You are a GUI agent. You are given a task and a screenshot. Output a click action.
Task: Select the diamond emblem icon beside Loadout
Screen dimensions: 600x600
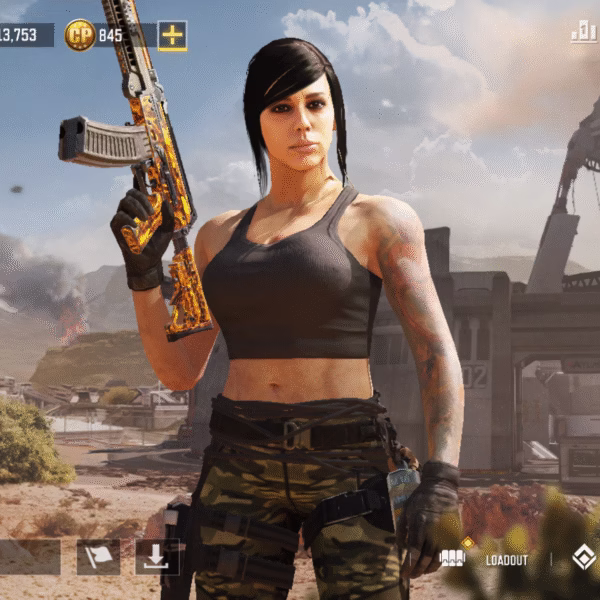[x=583, y=558]
